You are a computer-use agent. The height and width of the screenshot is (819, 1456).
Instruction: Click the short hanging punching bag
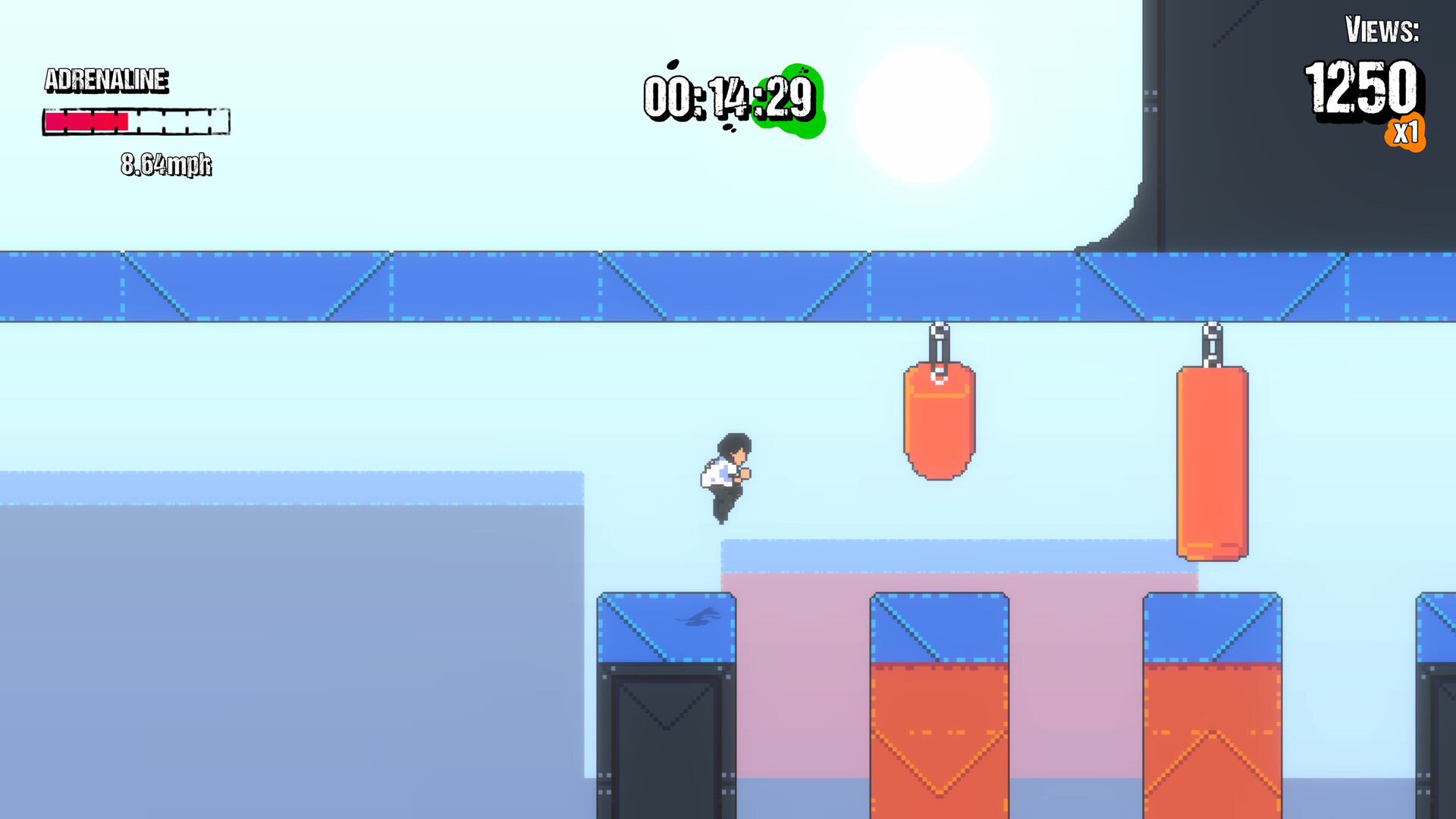click(938, 421)
